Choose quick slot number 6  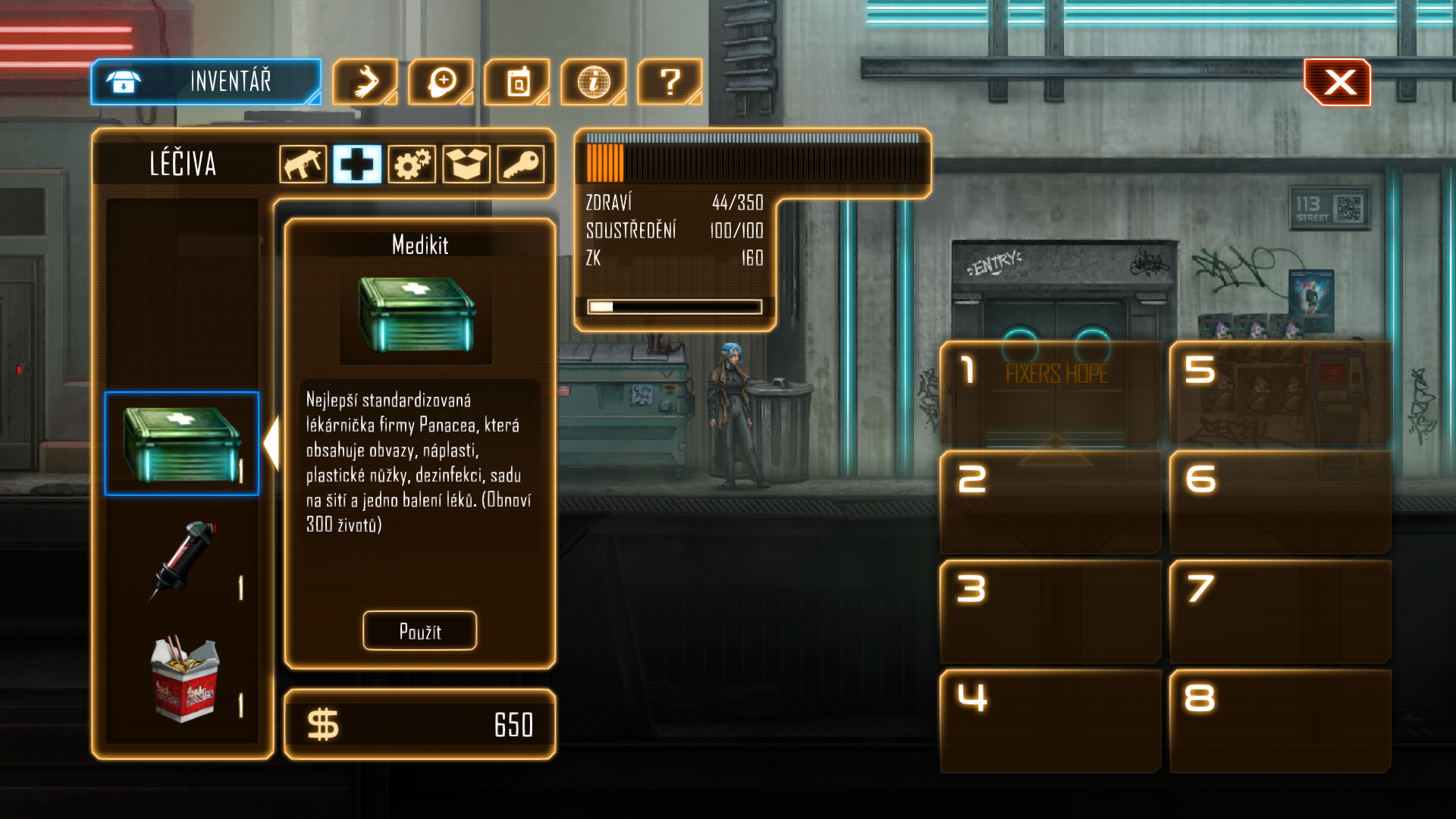pos(1280,502)
